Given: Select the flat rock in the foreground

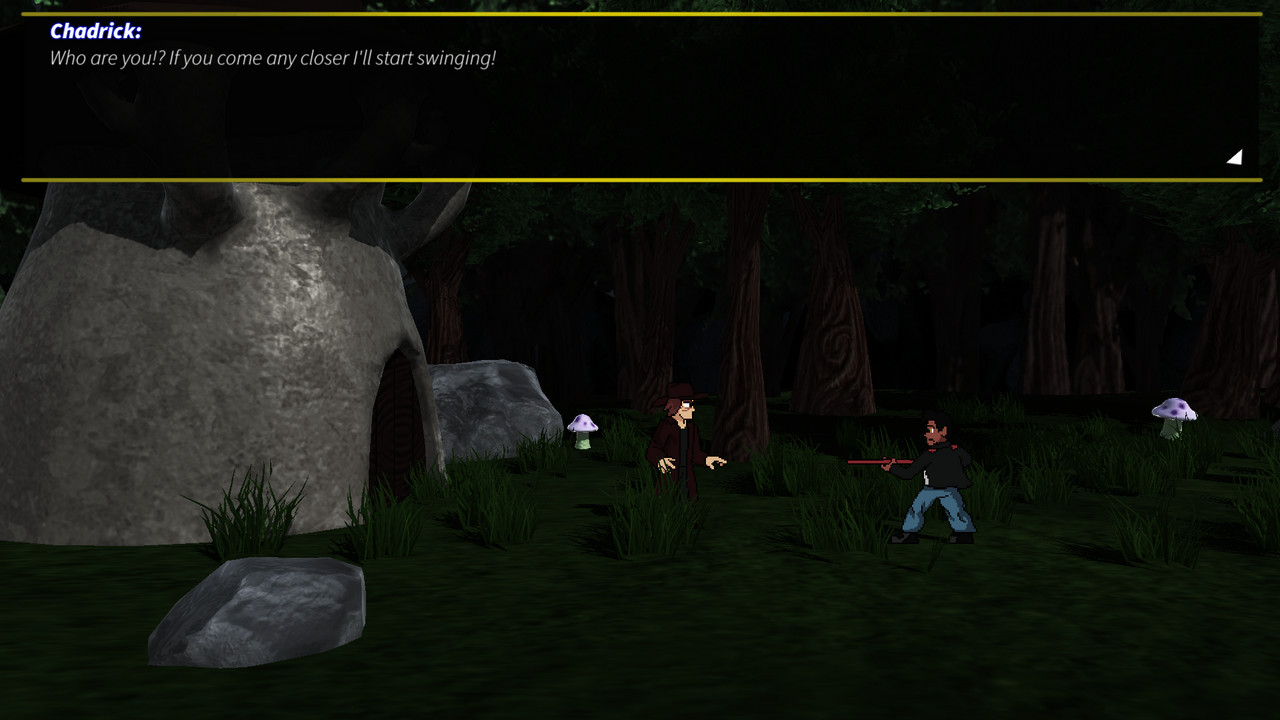Looking at the screenshot, I should click(x=255, y=610).
